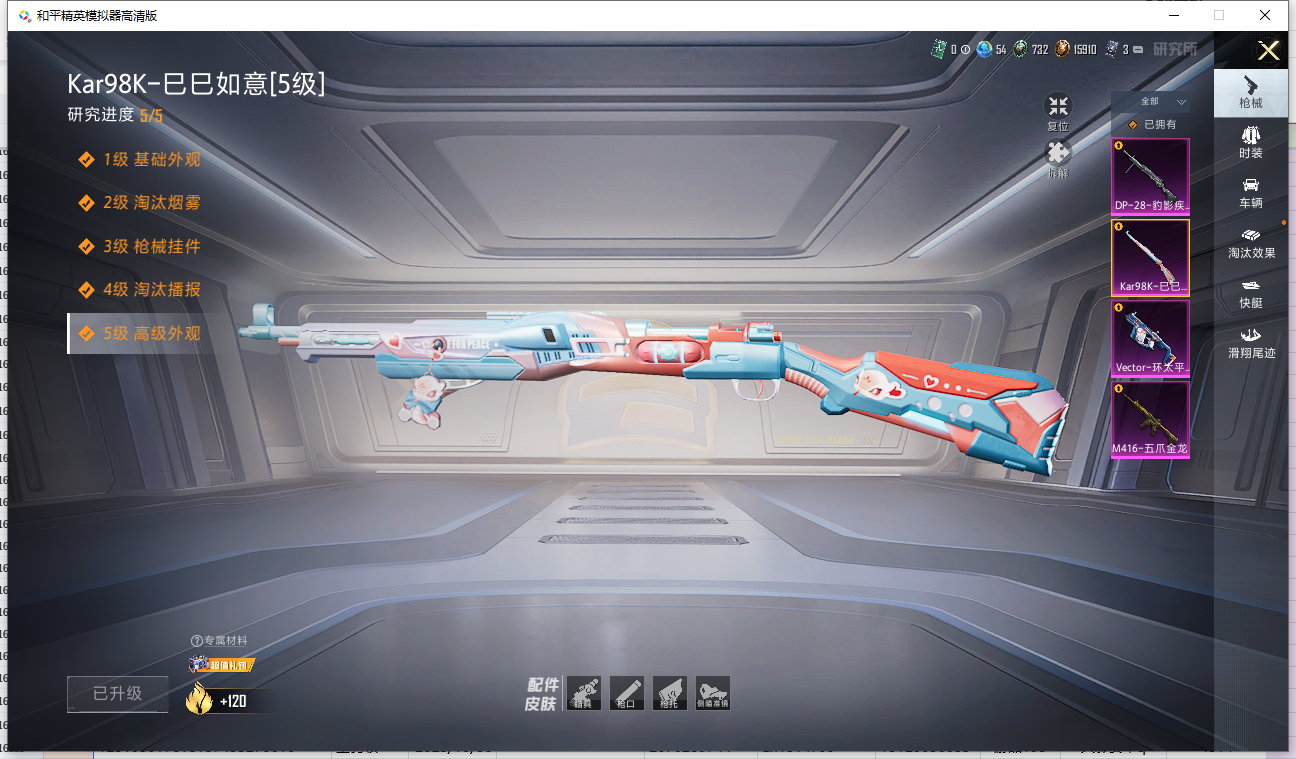Pick the M416-五爪金龙 skin thumbnail
This screenshot has width=1296, height=759.
click(1151, 420)
